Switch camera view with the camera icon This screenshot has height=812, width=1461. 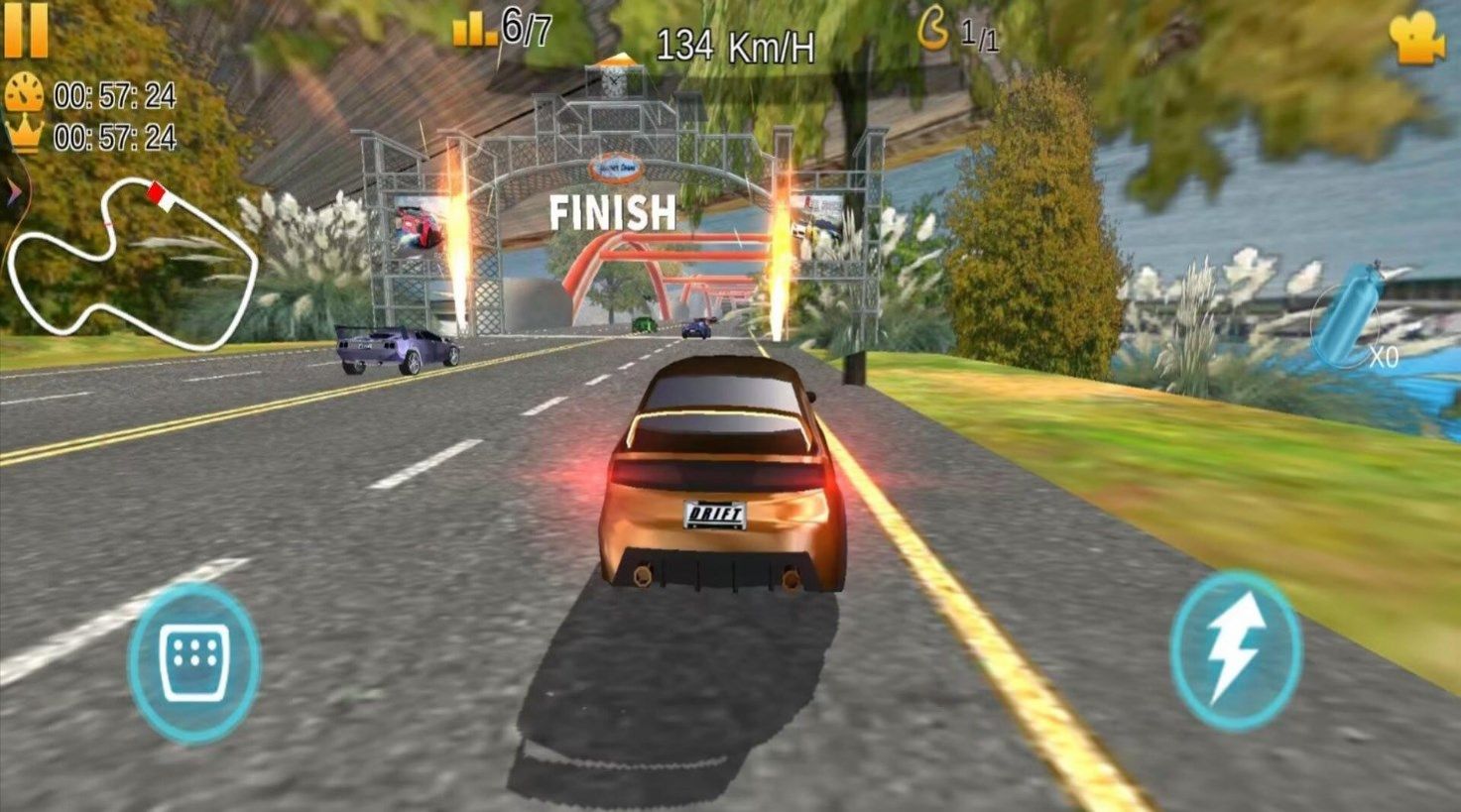[x=1416, y=38]
